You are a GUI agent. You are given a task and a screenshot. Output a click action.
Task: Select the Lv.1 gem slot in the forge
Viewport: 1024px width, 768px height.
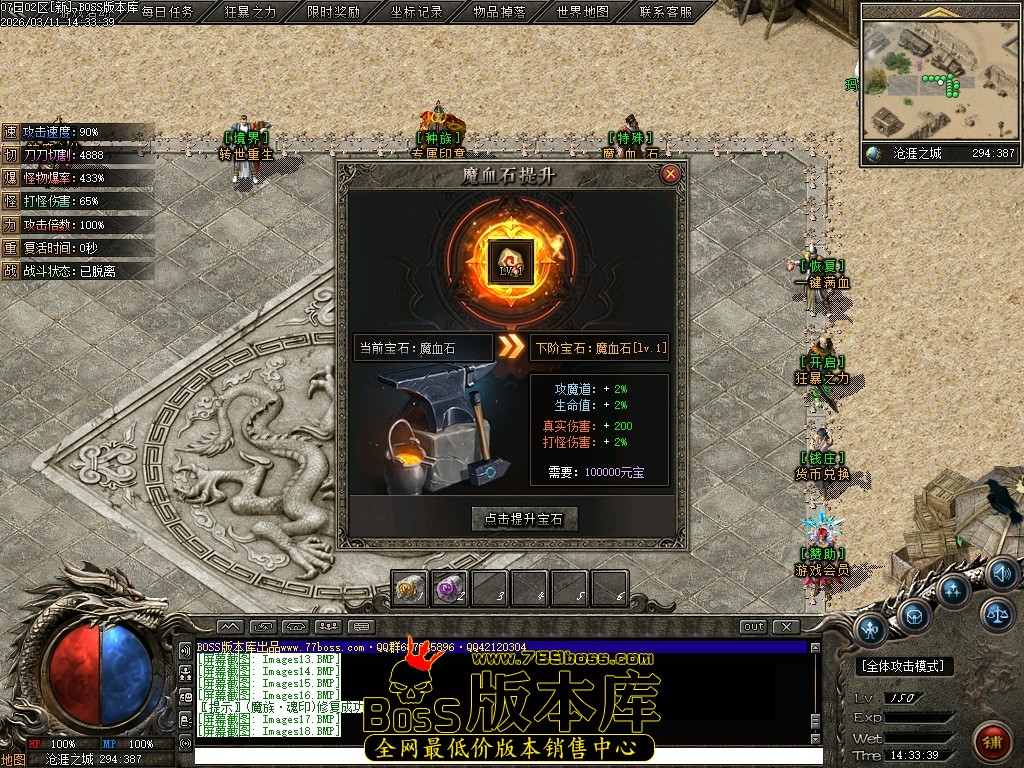(x=511, y=262)
